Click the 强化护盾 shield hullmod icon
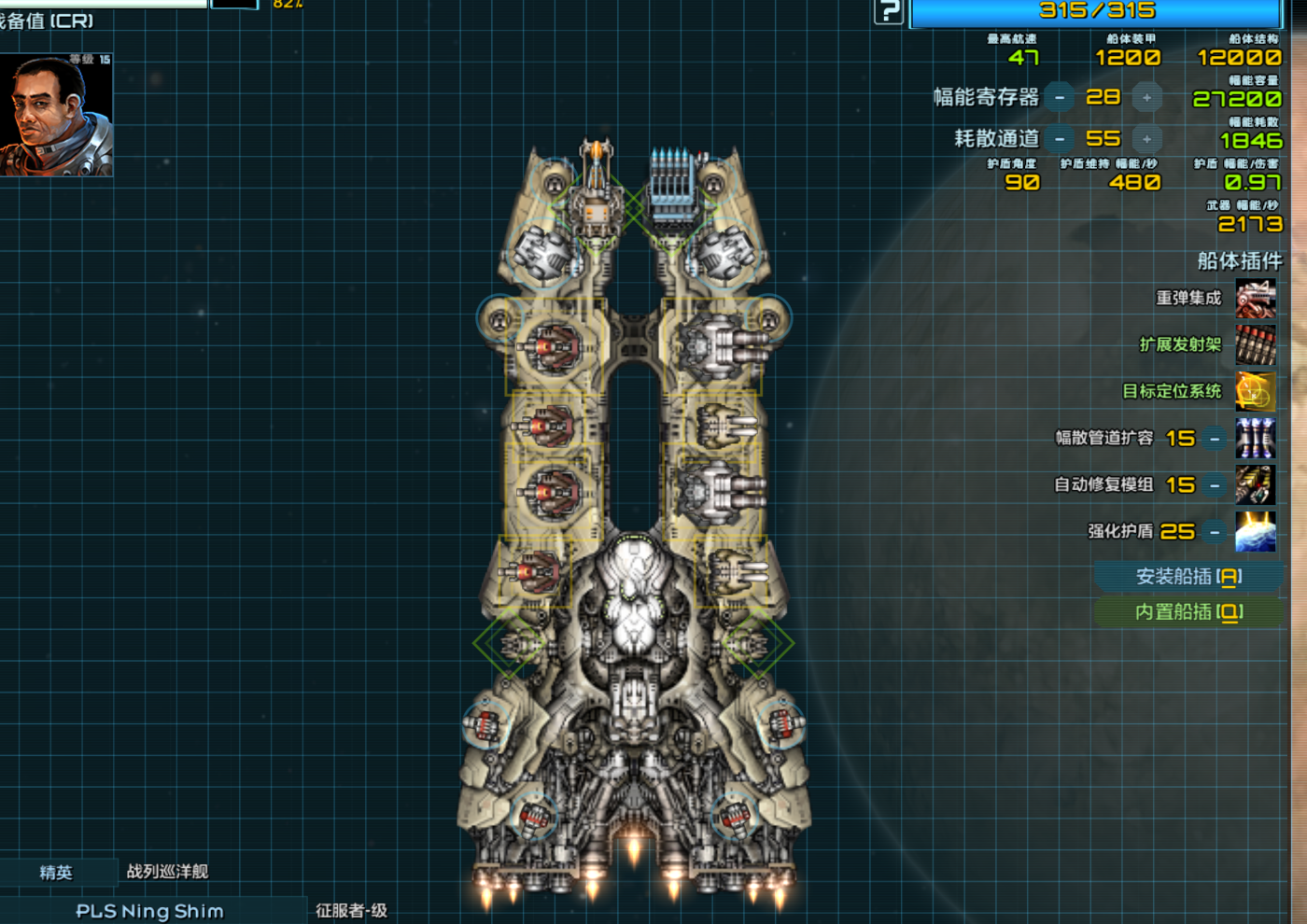The width and height of the screenshot is (1307, 924). pos(1256,532)
